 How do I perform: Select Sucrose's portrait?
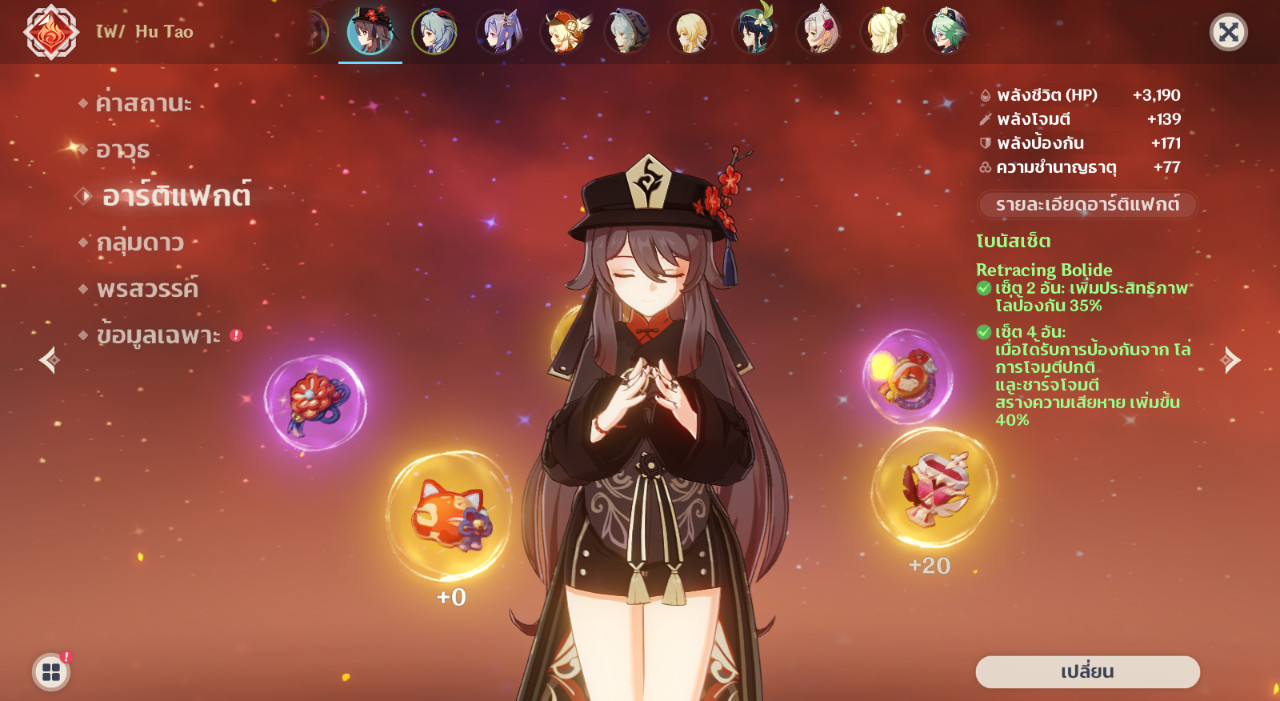(945, 32)
